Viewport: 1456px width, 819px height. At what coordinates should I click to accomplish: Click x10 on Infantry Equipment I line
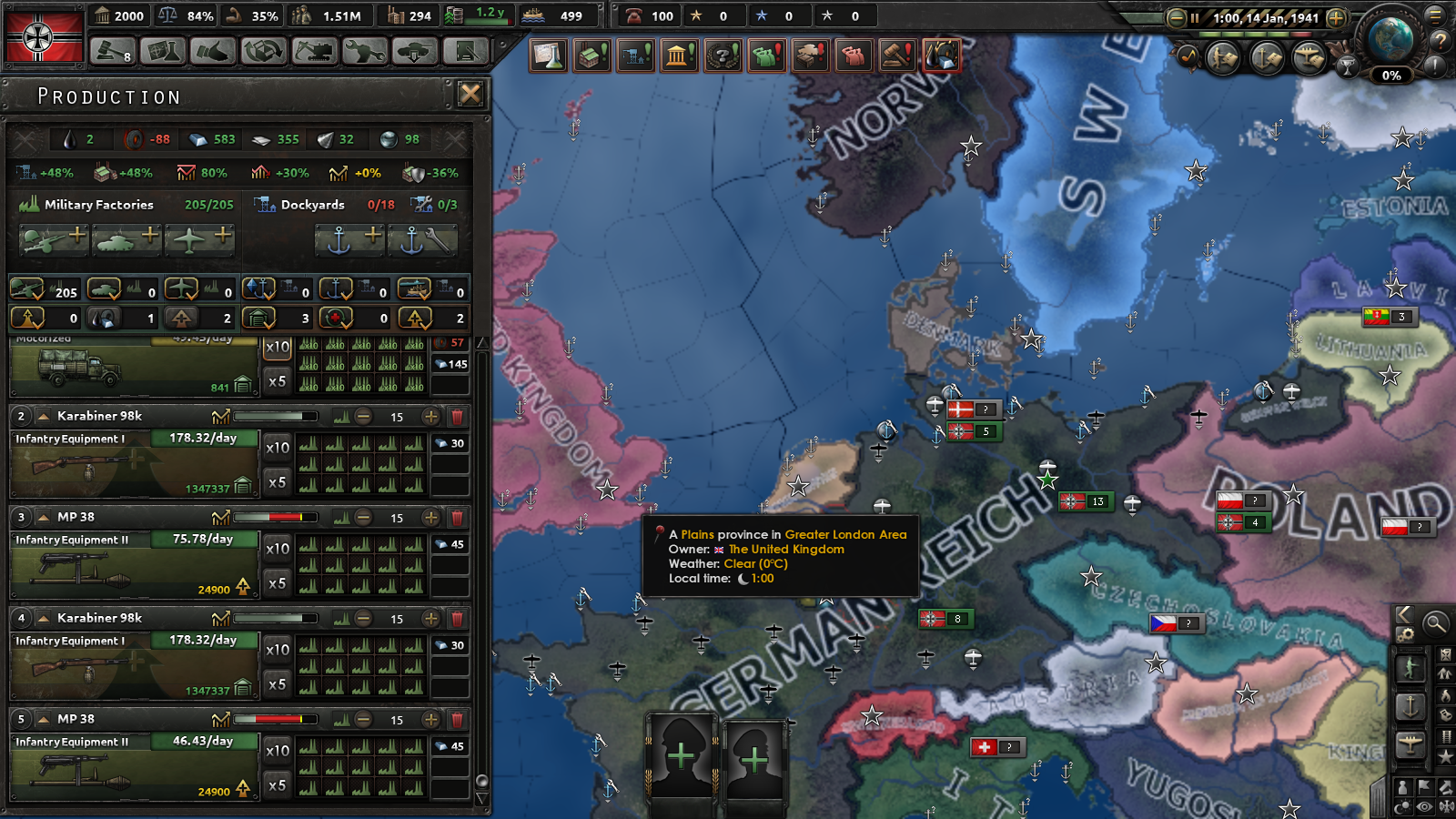coord(276,447)
